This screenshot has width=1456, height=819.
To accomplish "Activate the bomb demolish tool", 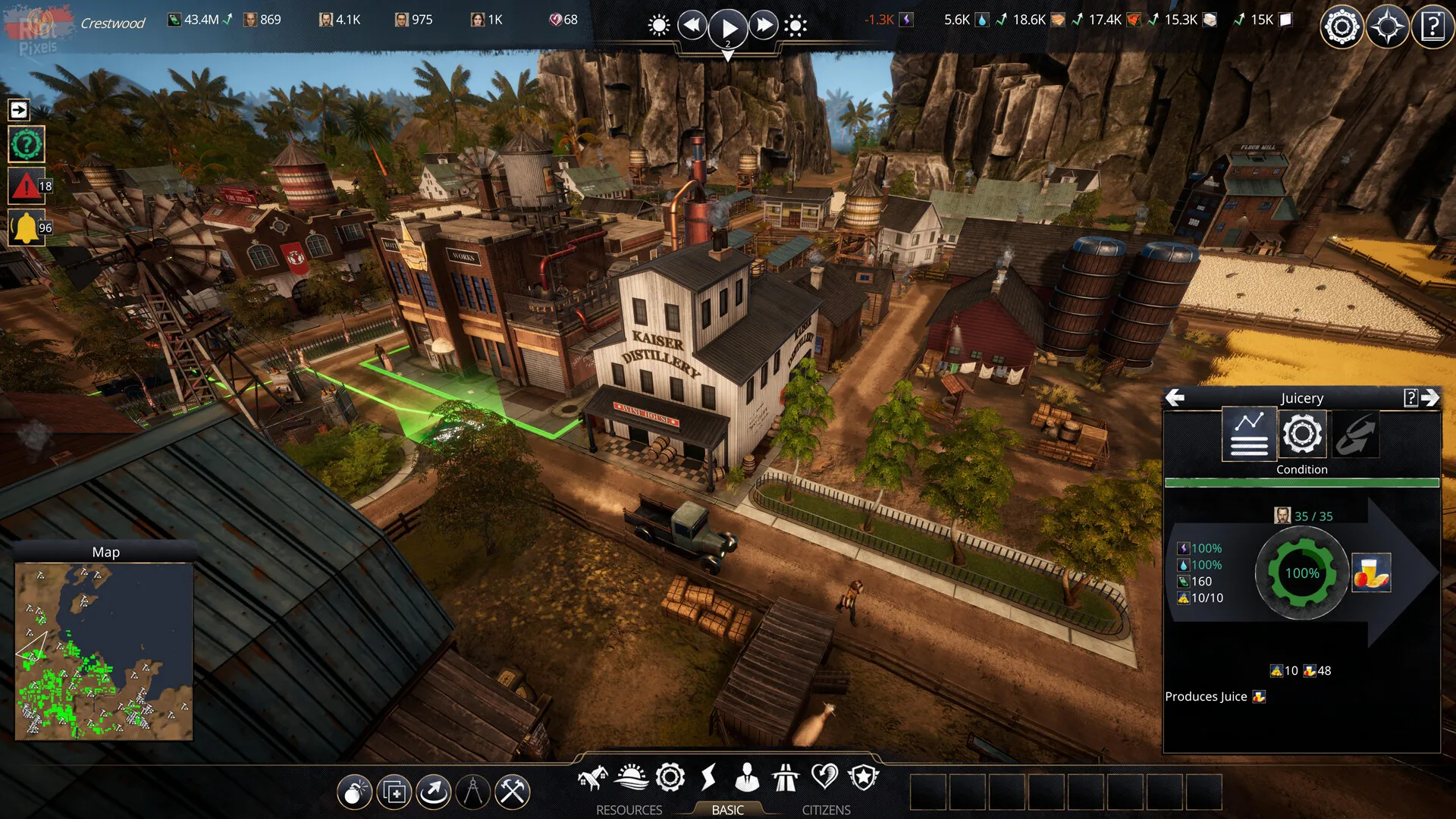I will click(354, 793).
